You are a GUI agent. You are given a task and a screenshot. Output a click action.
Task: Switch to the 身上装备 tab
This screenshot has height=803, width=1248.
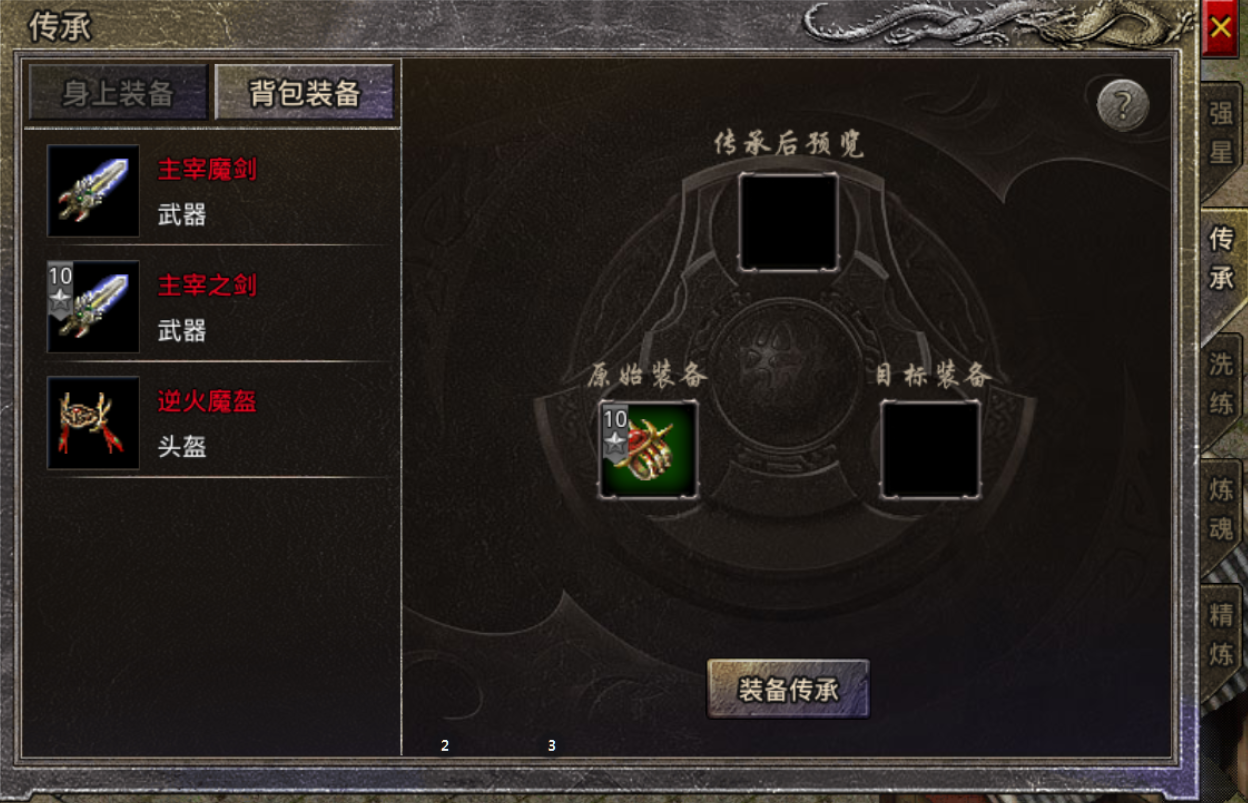tap(118, 93)
